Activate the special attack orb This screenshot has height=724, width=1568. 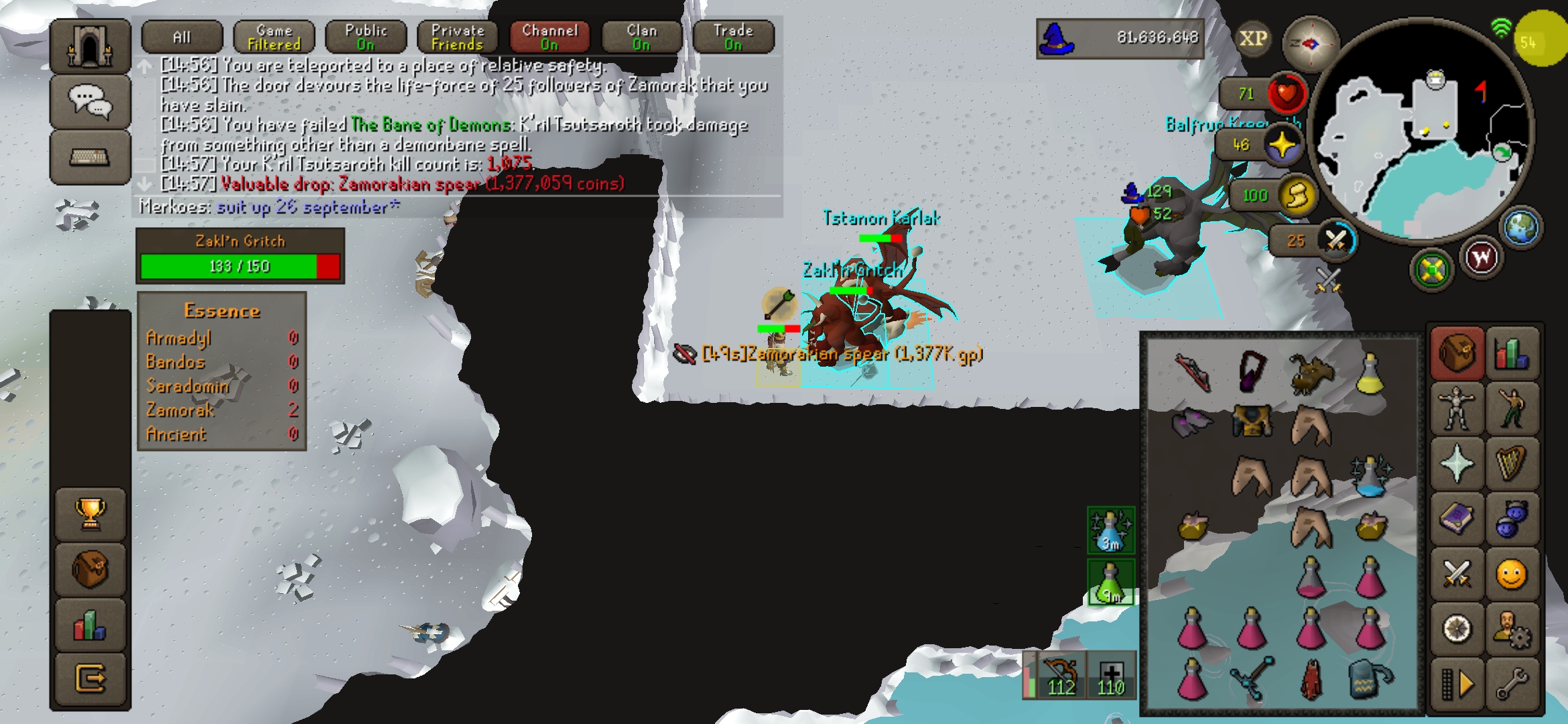click(x=1335, y=240)
